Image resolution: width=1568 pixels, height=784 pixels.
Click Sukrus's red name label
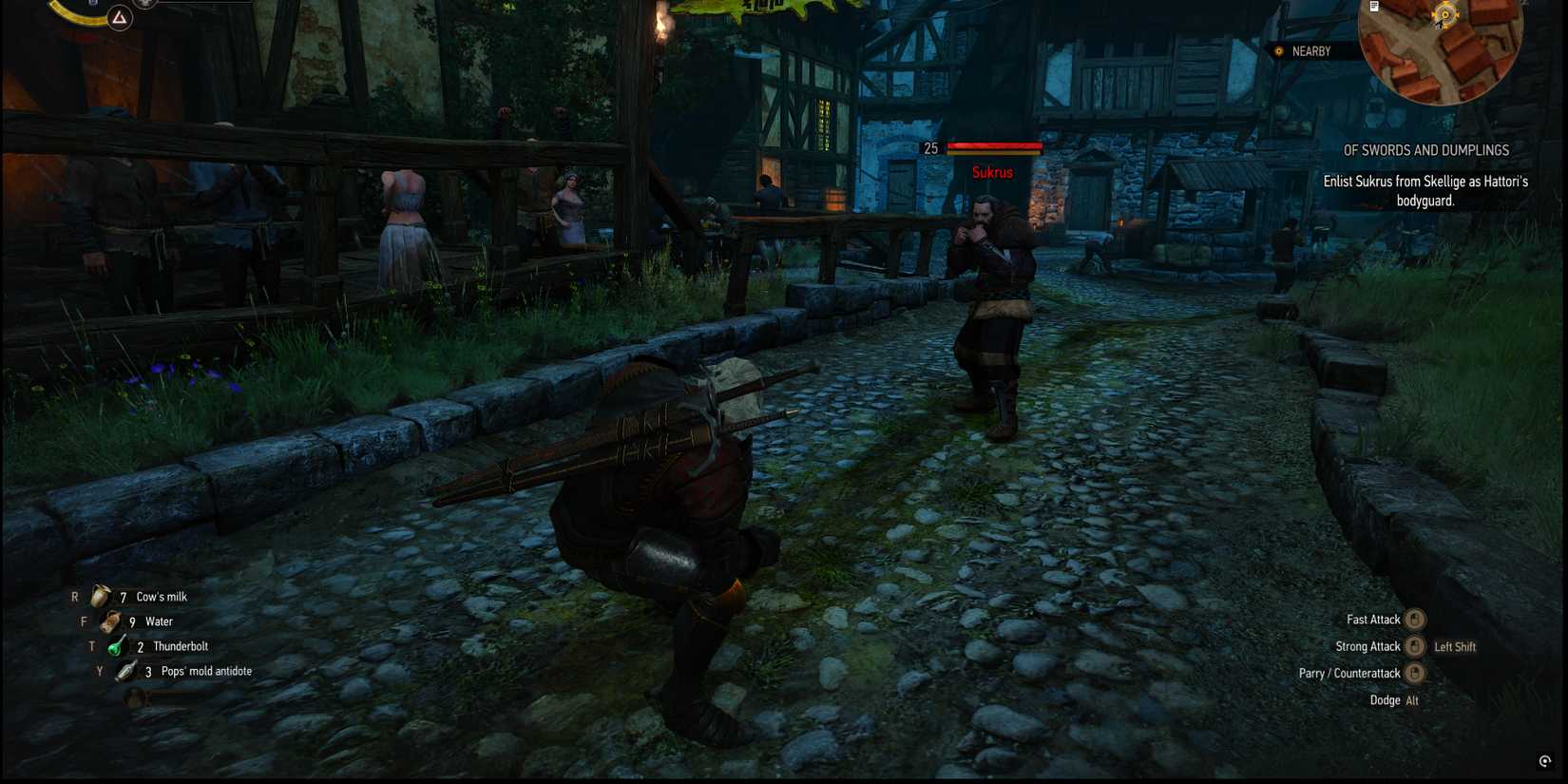tap(991, 173)
